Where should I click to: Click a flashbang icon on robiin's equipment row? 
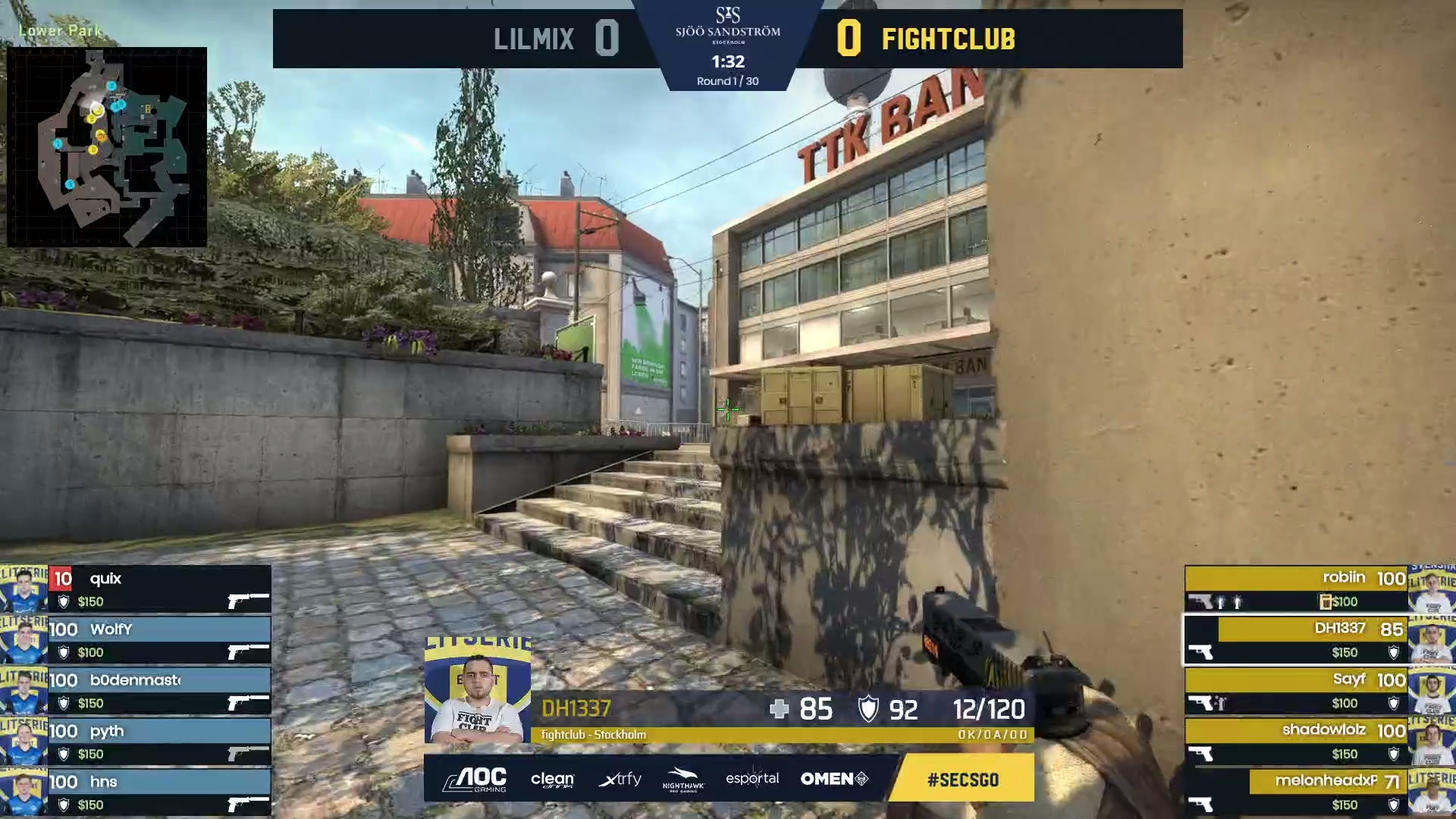(1222, 601)
